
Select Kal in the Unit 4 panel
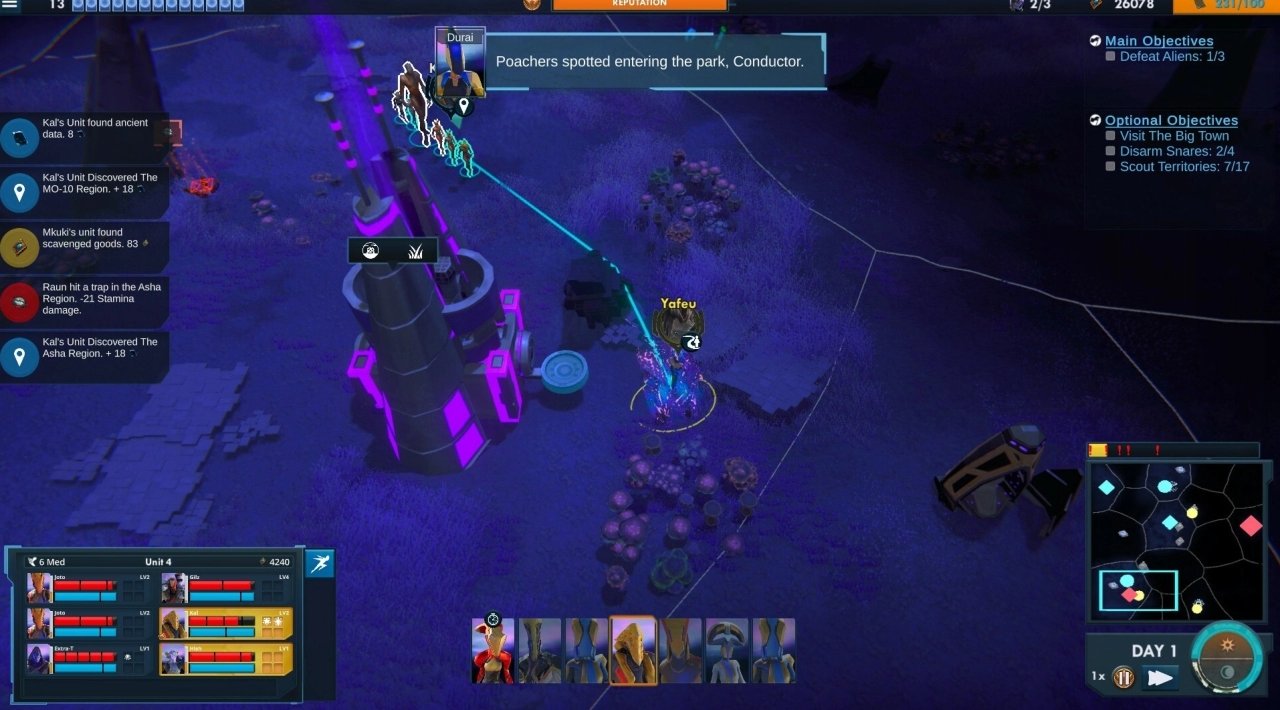pos(226,624)
